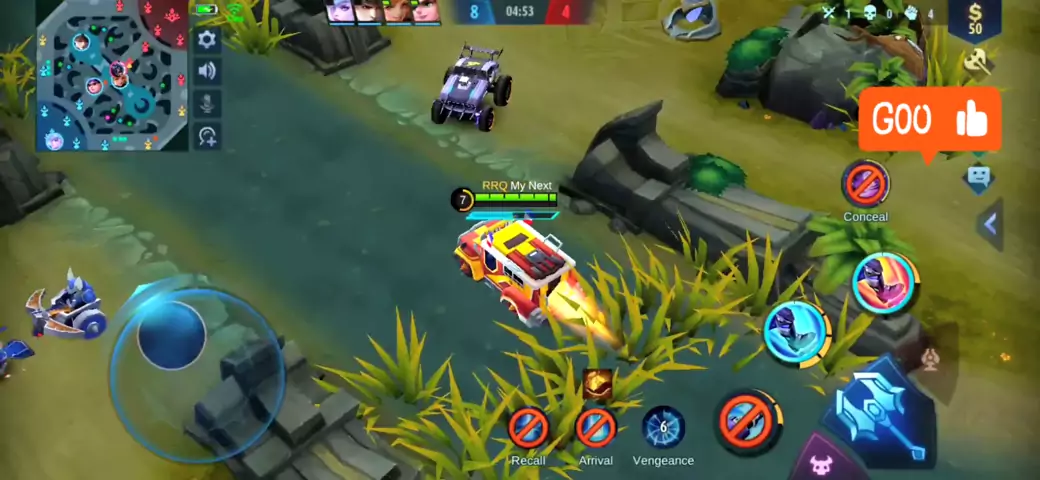This screenshot has height=480, width=1040.
Task: Use the red-backed hero skill
Action: click(x=885, y=283)
